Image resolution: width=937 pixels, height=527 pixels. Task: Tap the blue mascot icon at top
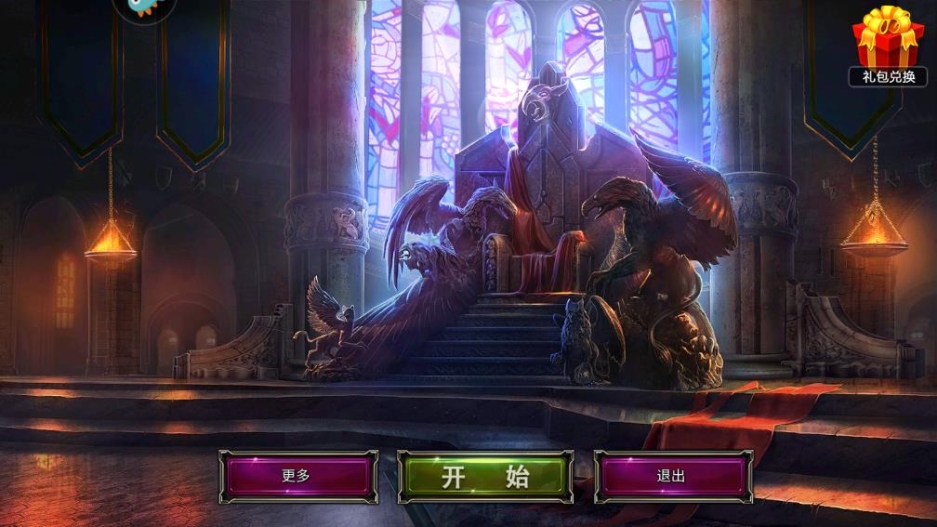(144, 8)
